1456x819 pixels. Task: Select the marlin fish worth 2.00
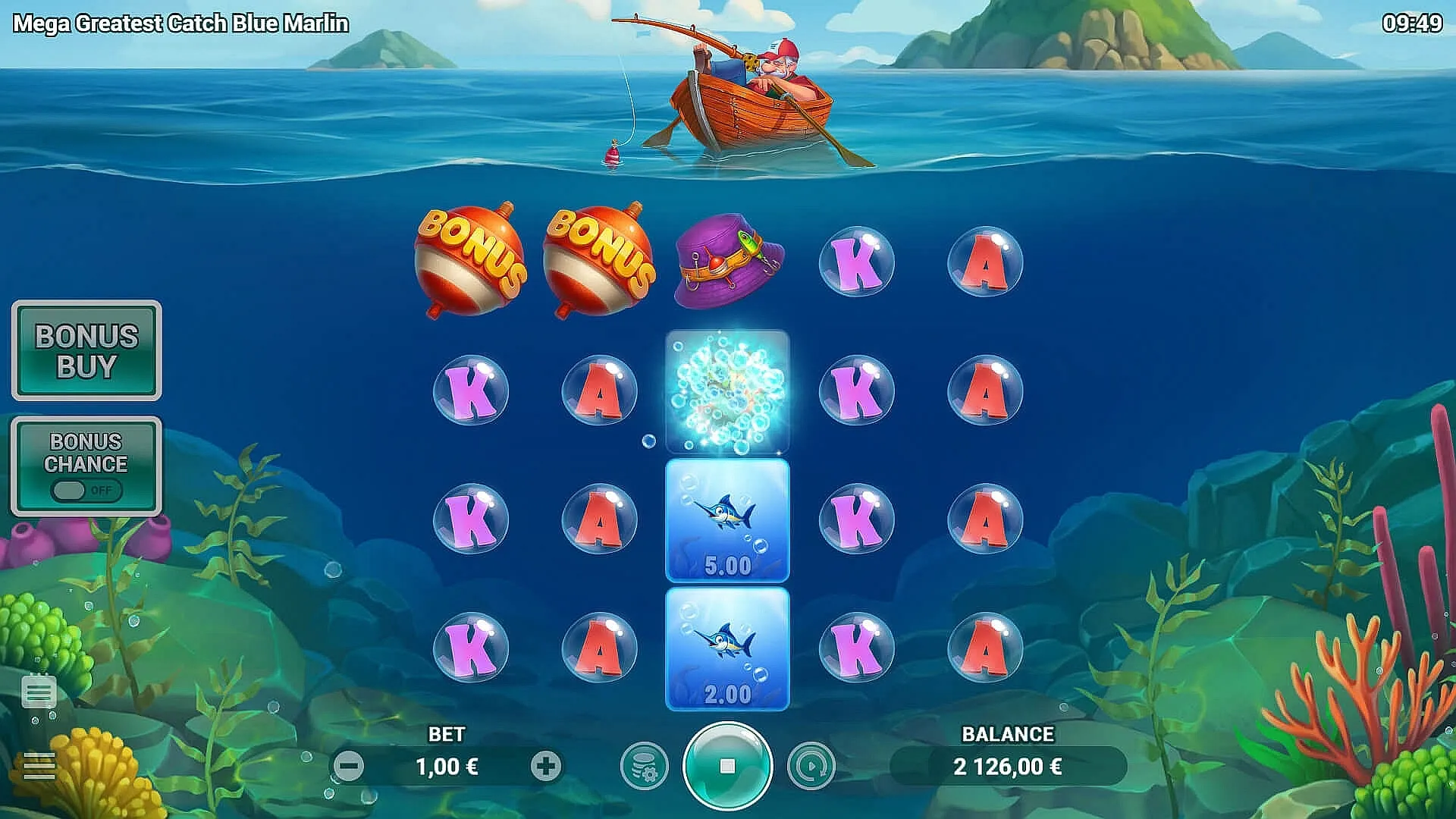pos(728,648)
